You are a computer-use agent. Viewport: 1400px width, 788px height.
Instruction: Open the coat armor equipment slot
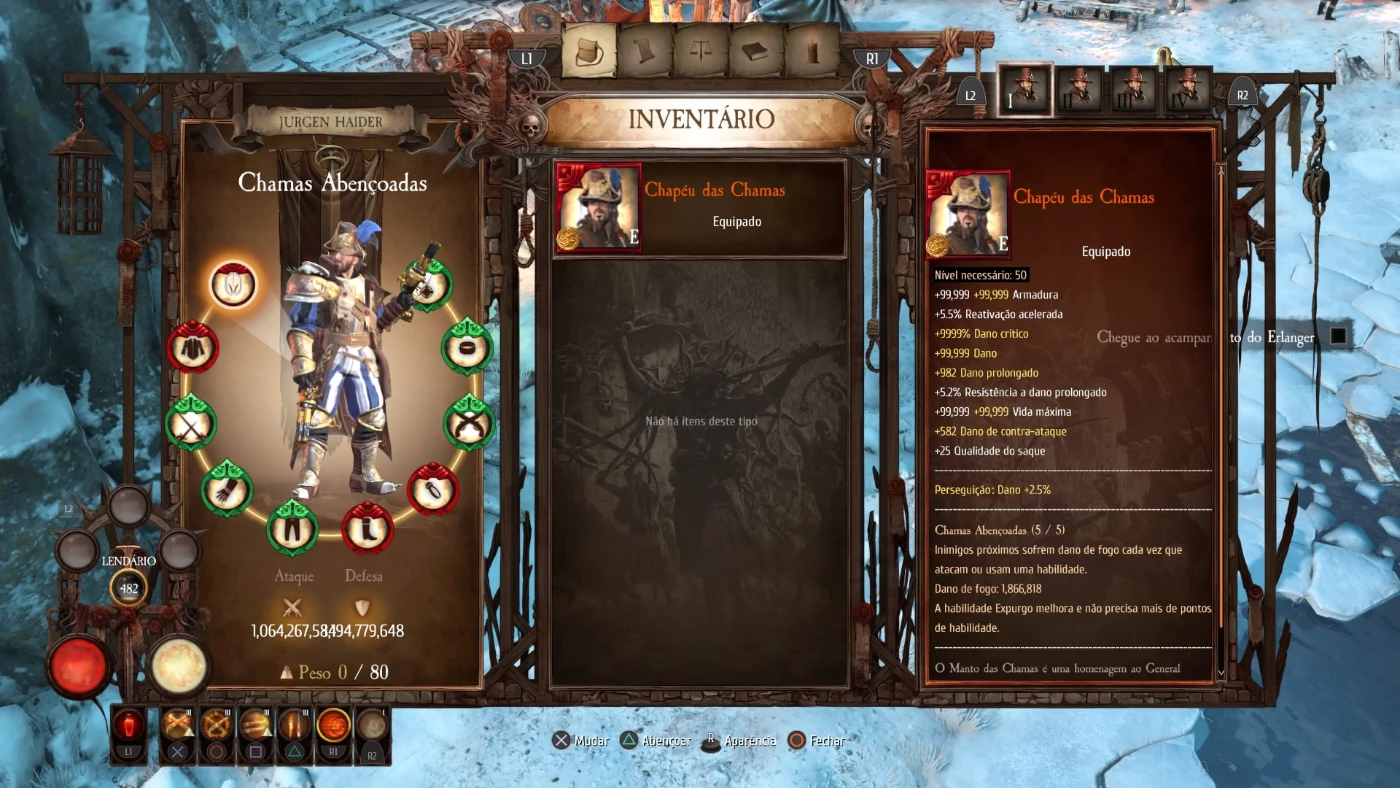point(192,347)
